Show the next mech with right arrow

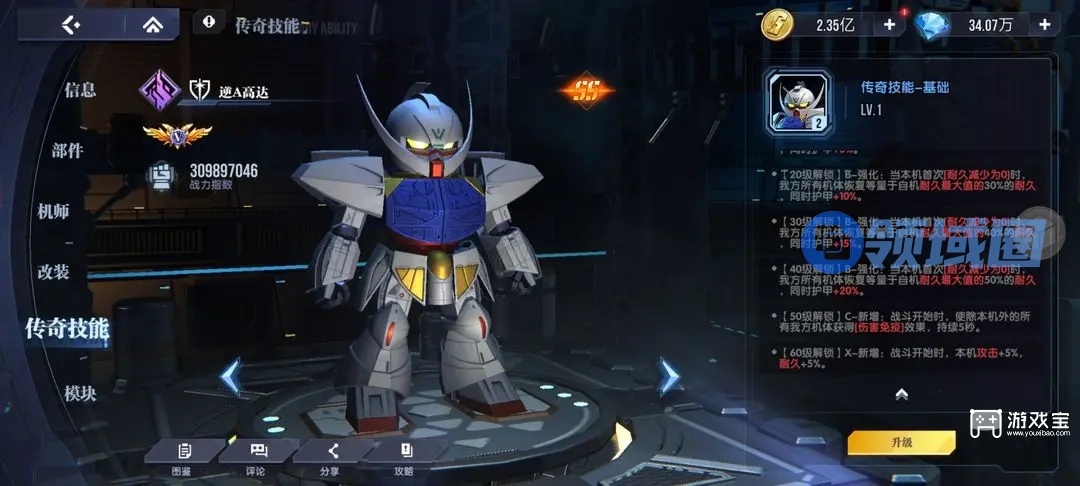pyautogui.click(x=668, y=376)
